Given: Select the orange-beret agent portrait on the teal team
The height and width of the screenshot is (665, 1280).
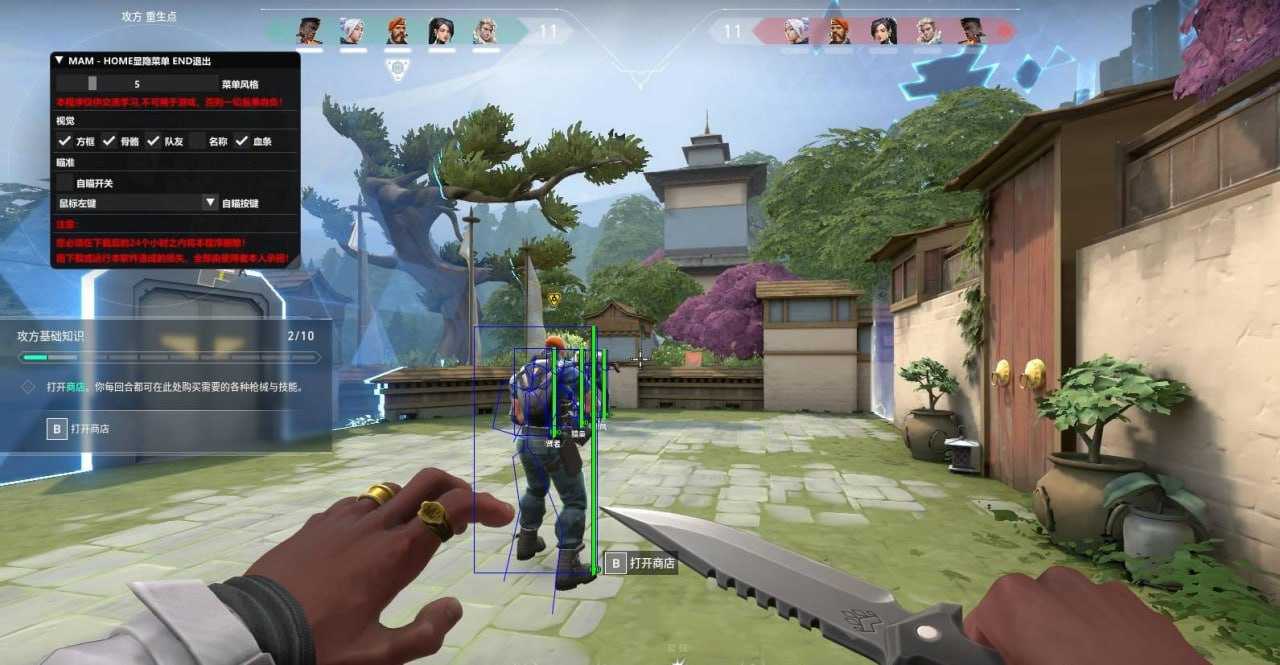Looking at the screenshot, I should [x=397, y=31].
